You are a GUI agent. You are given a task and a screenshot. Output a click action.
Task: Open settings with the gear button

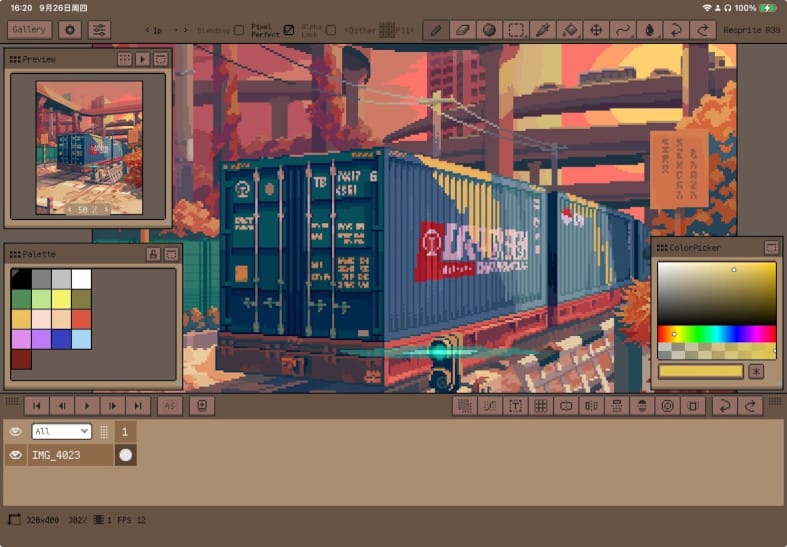pyautogui.click(x=70, y=30)
